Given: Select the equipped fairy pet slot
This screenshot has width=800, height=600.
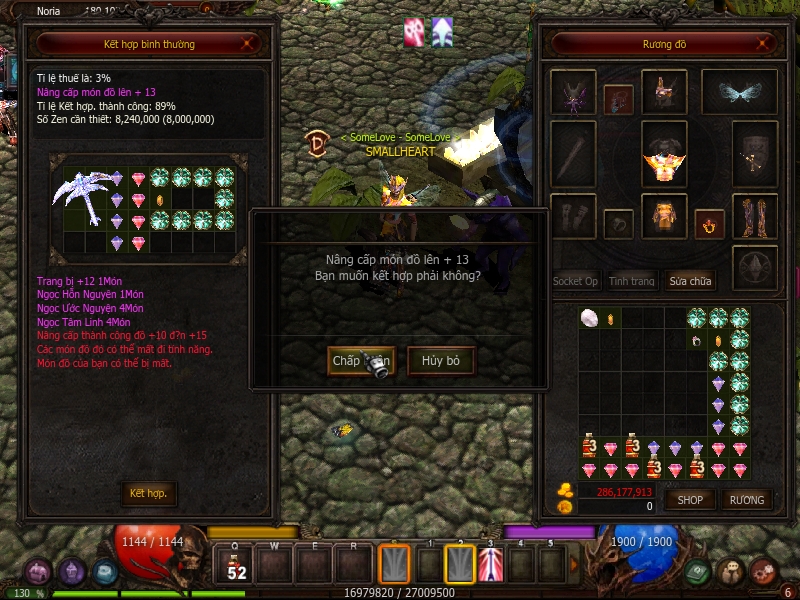Looking at the screenshot, I should [x=573, y=92].
